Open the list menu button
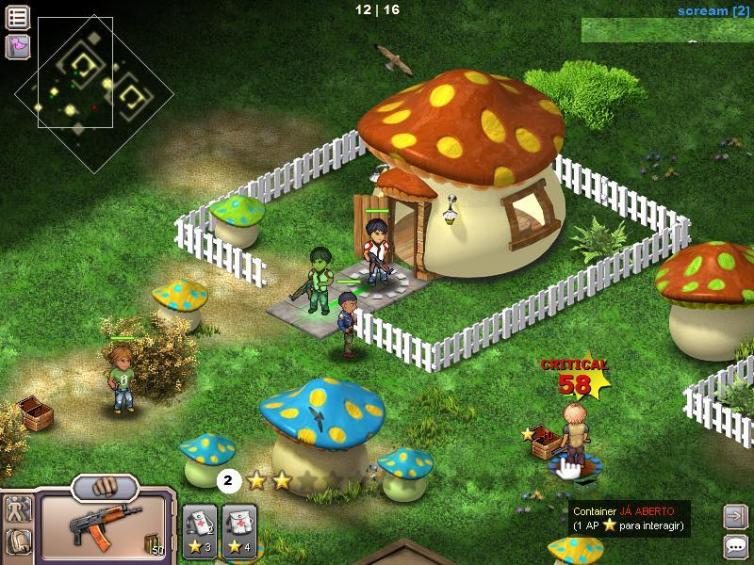Image resolution: width=754 pixels, height=565 pixels. click(x=18, y=17)
